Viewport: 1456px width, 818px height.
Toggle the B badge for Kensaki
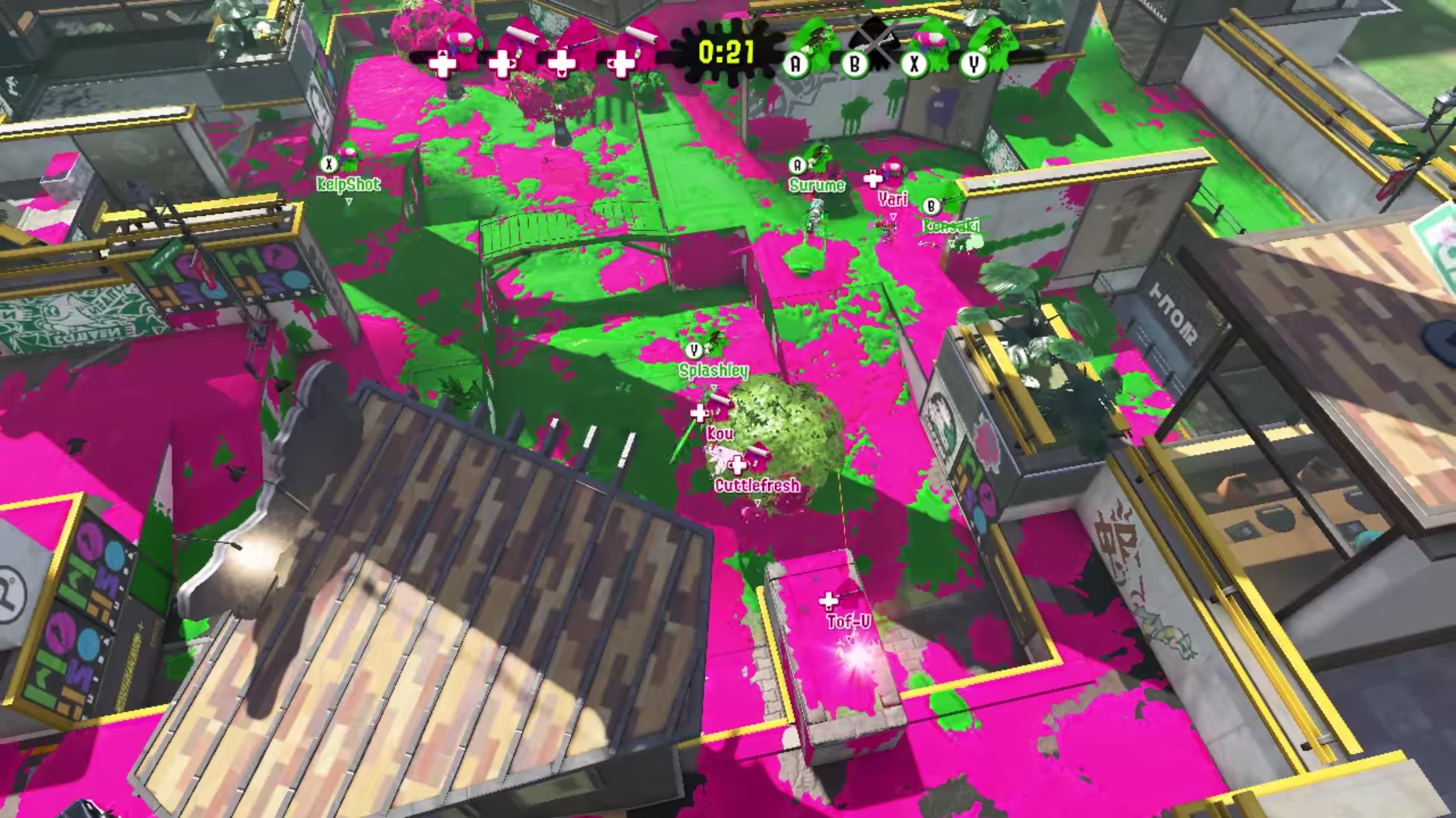pyautogui.click(x=931, y=207)
